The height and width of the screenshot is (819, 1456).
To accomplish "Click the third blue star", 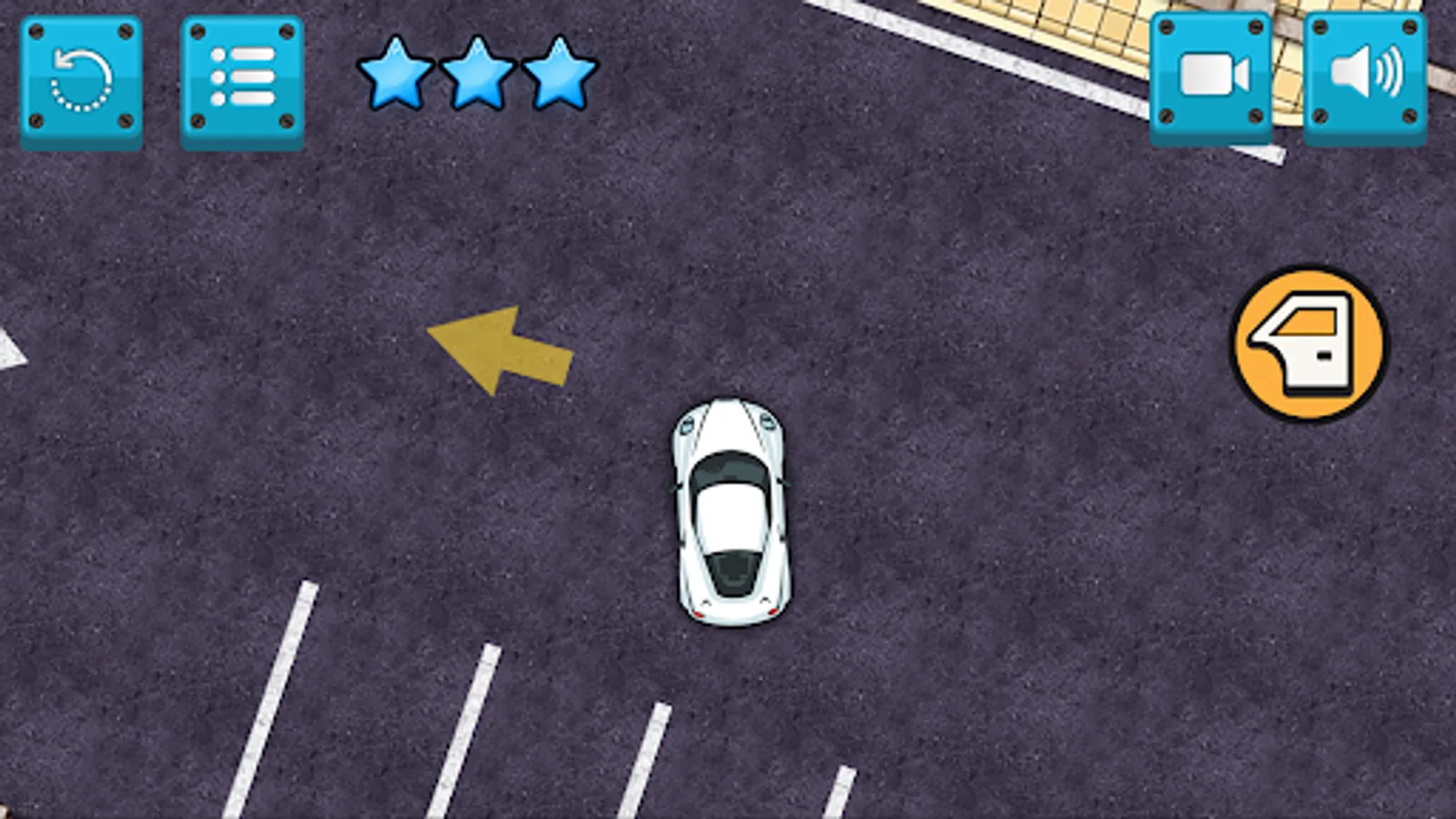I will point(557,75).
